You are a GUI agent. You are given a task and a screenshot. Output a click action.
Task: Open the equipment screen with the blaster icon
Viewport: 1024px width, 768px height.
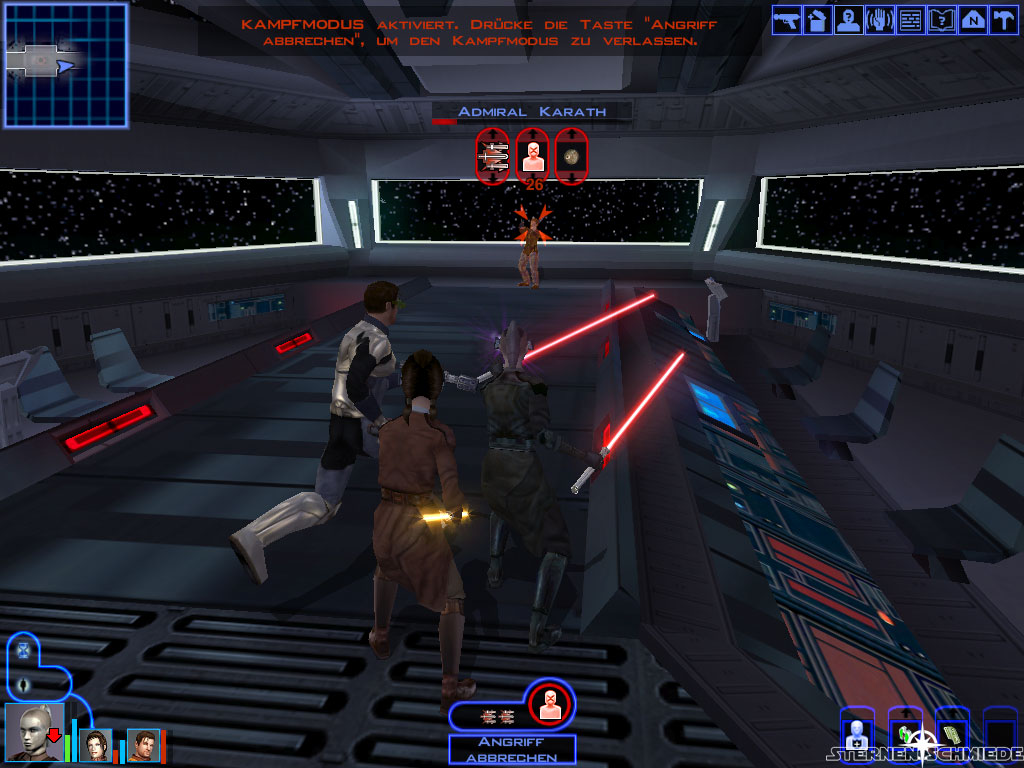[787, 20]
